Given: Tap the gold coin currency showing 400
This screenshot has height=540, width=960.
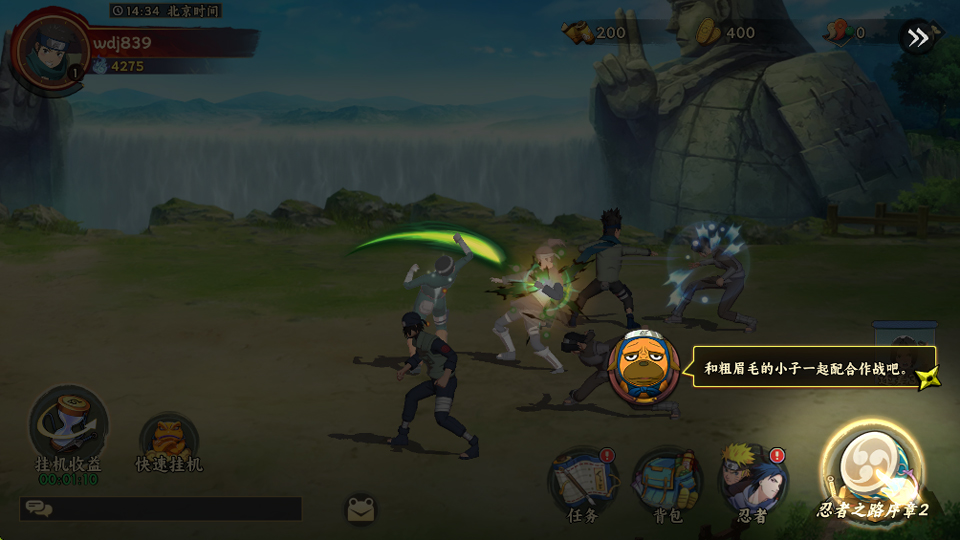Looking at the screenshot, I should tap(727, 33).
